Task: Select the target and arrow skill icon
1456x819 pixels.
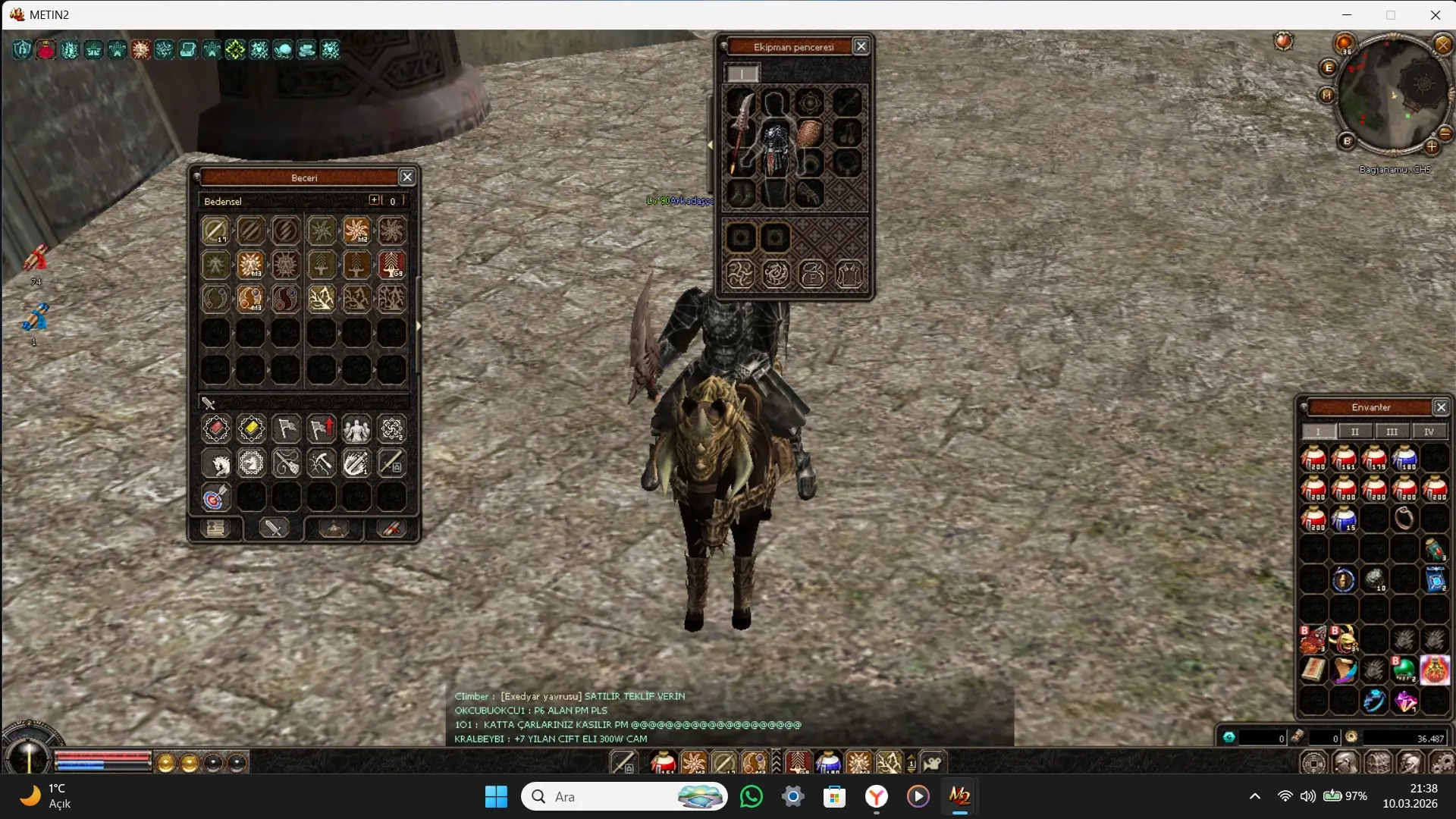Action: 216,497
